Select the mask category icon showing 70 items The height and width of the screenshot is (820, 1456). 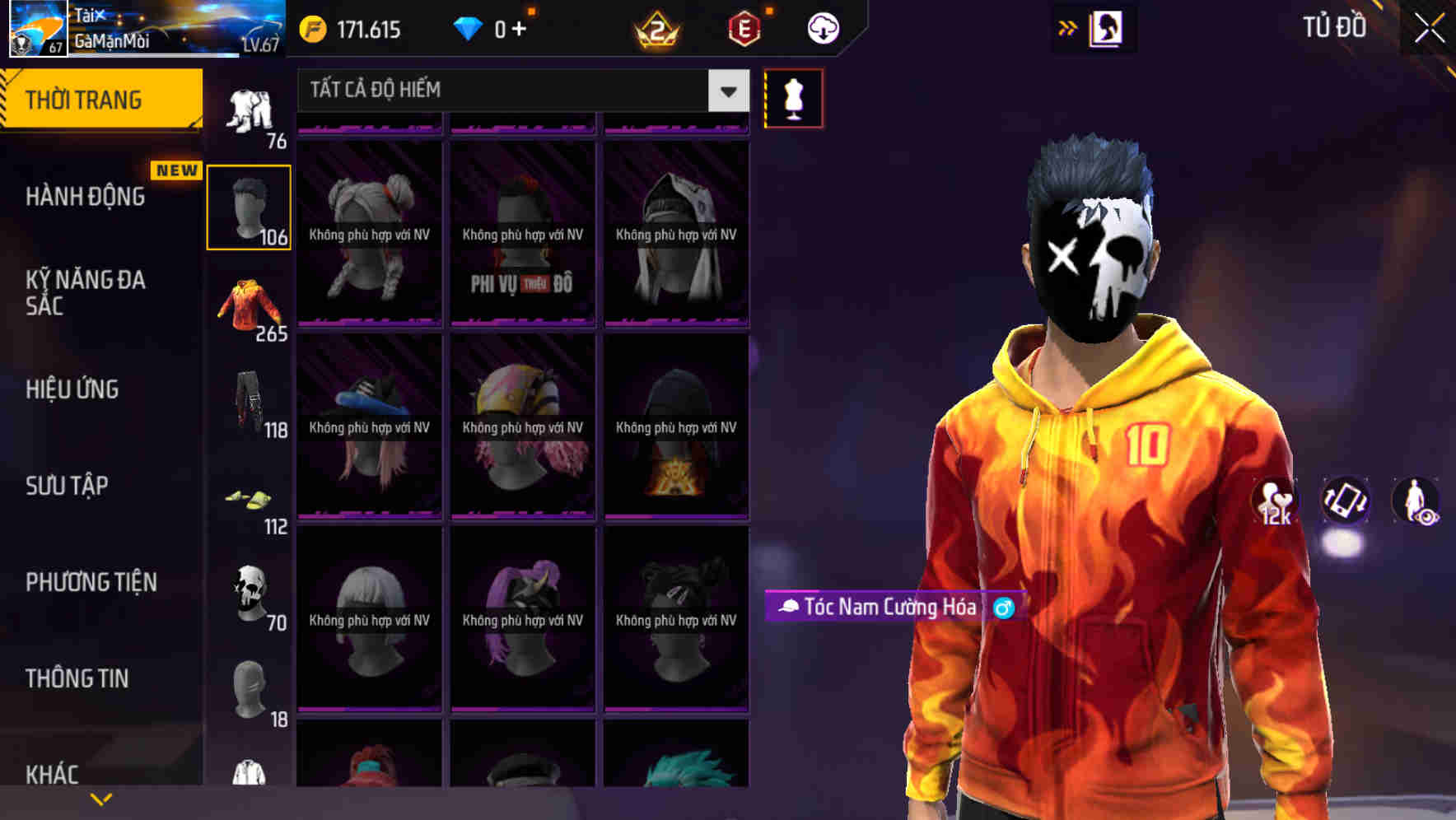[248, 594]
